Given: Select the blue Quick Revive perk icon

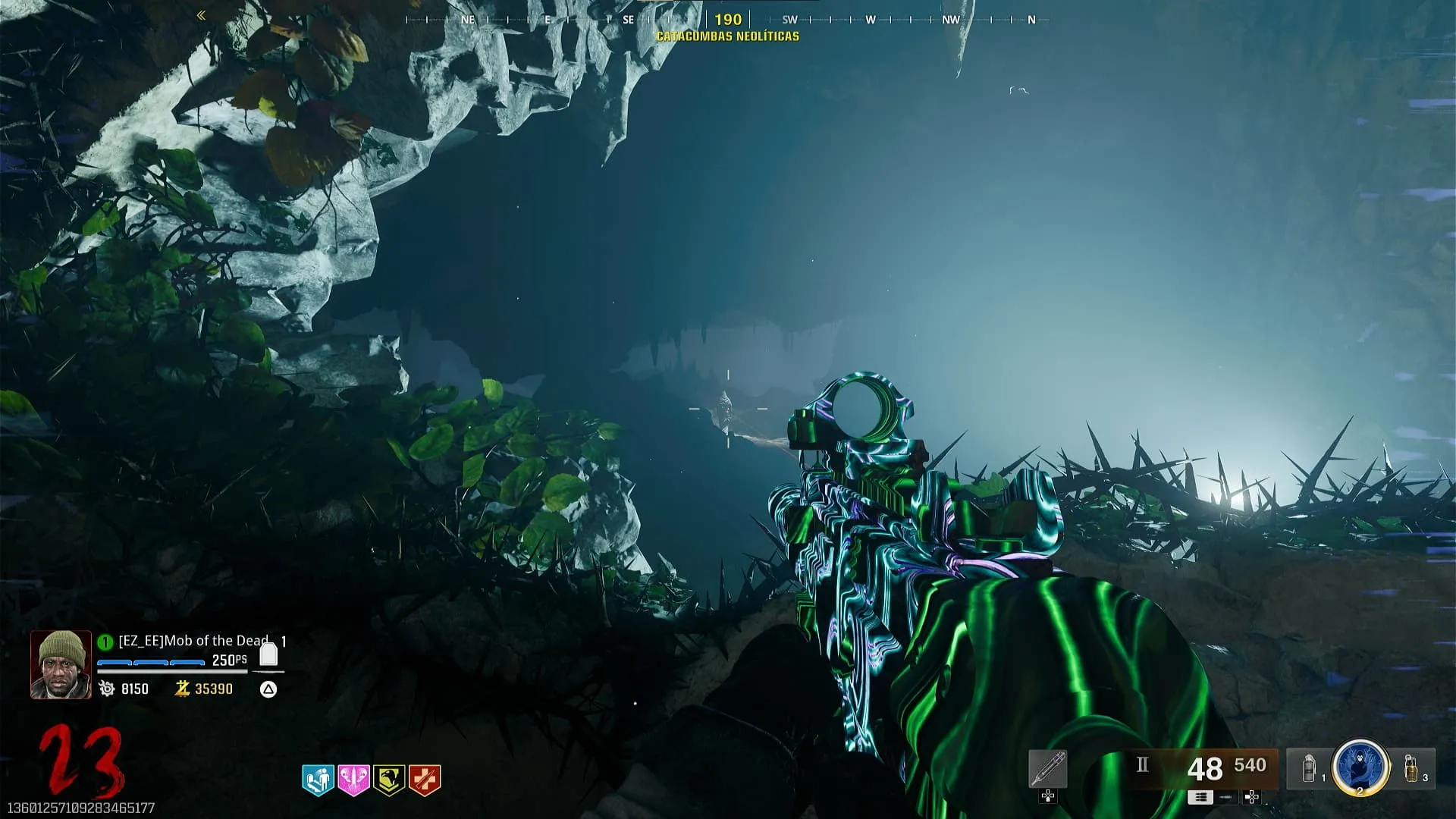Looking at the screenshot, I should pos(318,779).
